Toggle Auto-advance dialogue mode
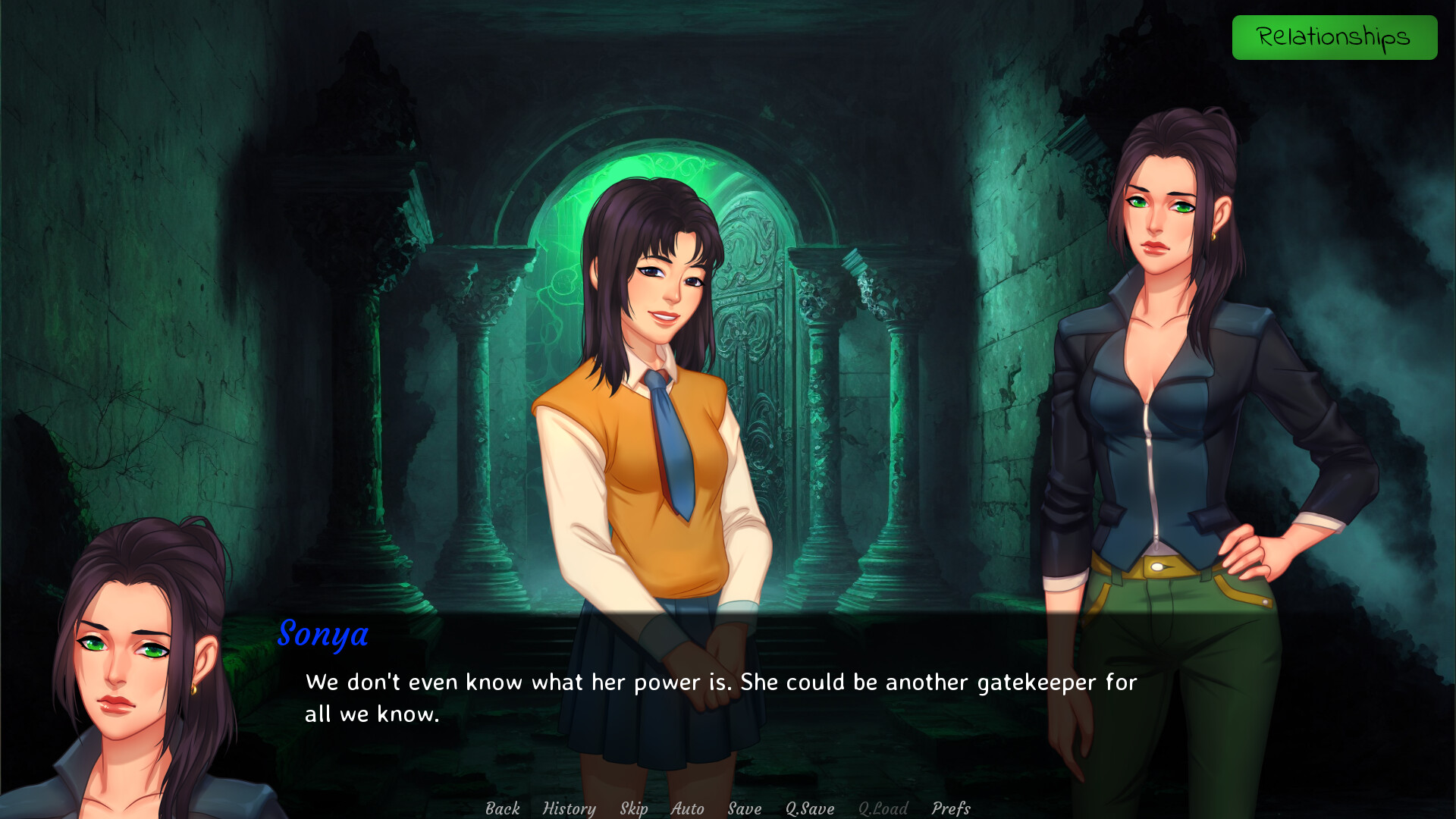This screenshot has width=1456, height=819. [686, 808]
